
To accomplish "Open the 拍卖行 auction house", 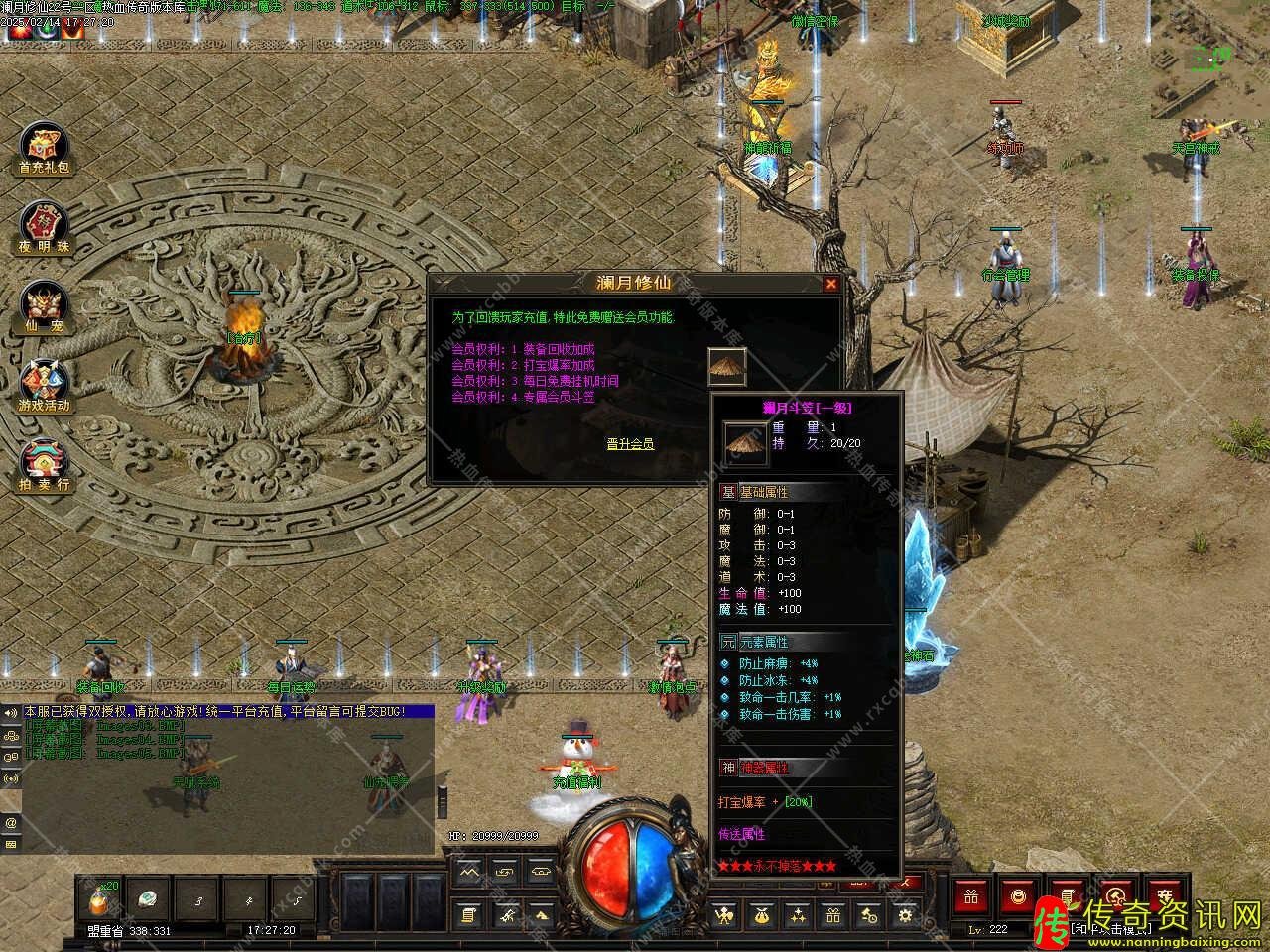I will pos(44,464).
